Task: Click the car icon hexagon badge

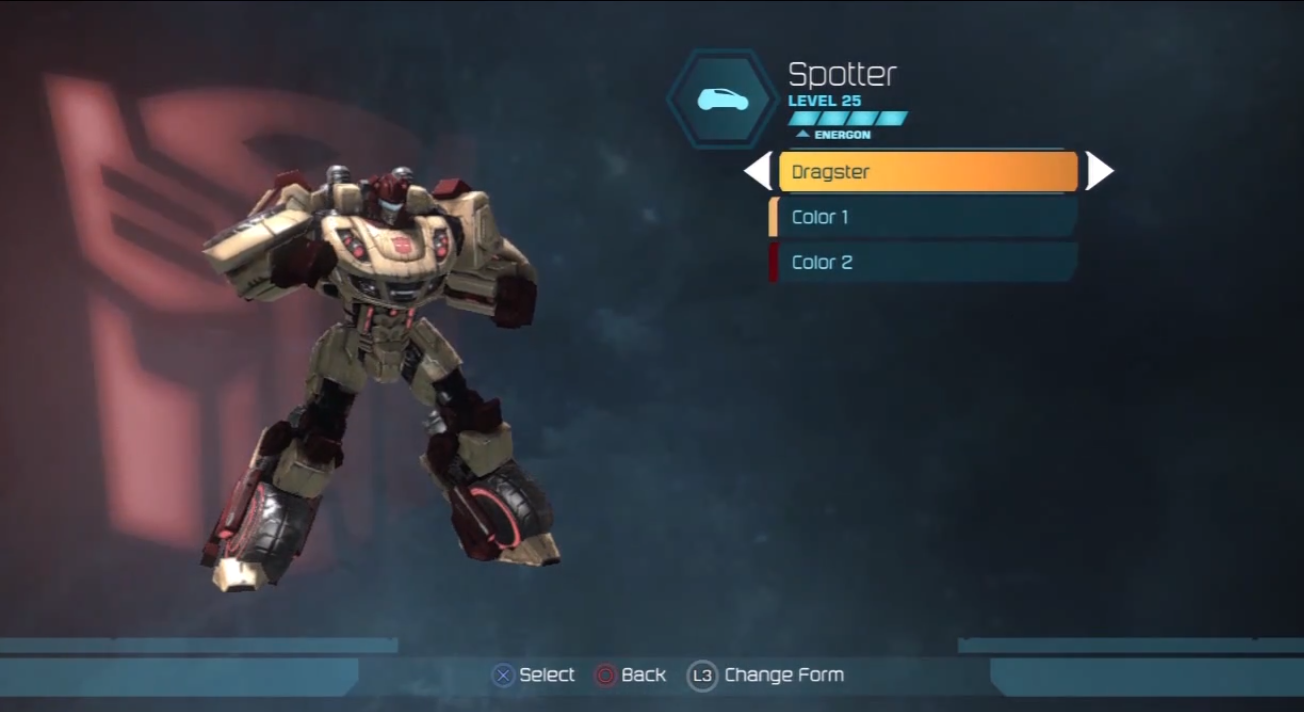Action: [x=723, y=100]
